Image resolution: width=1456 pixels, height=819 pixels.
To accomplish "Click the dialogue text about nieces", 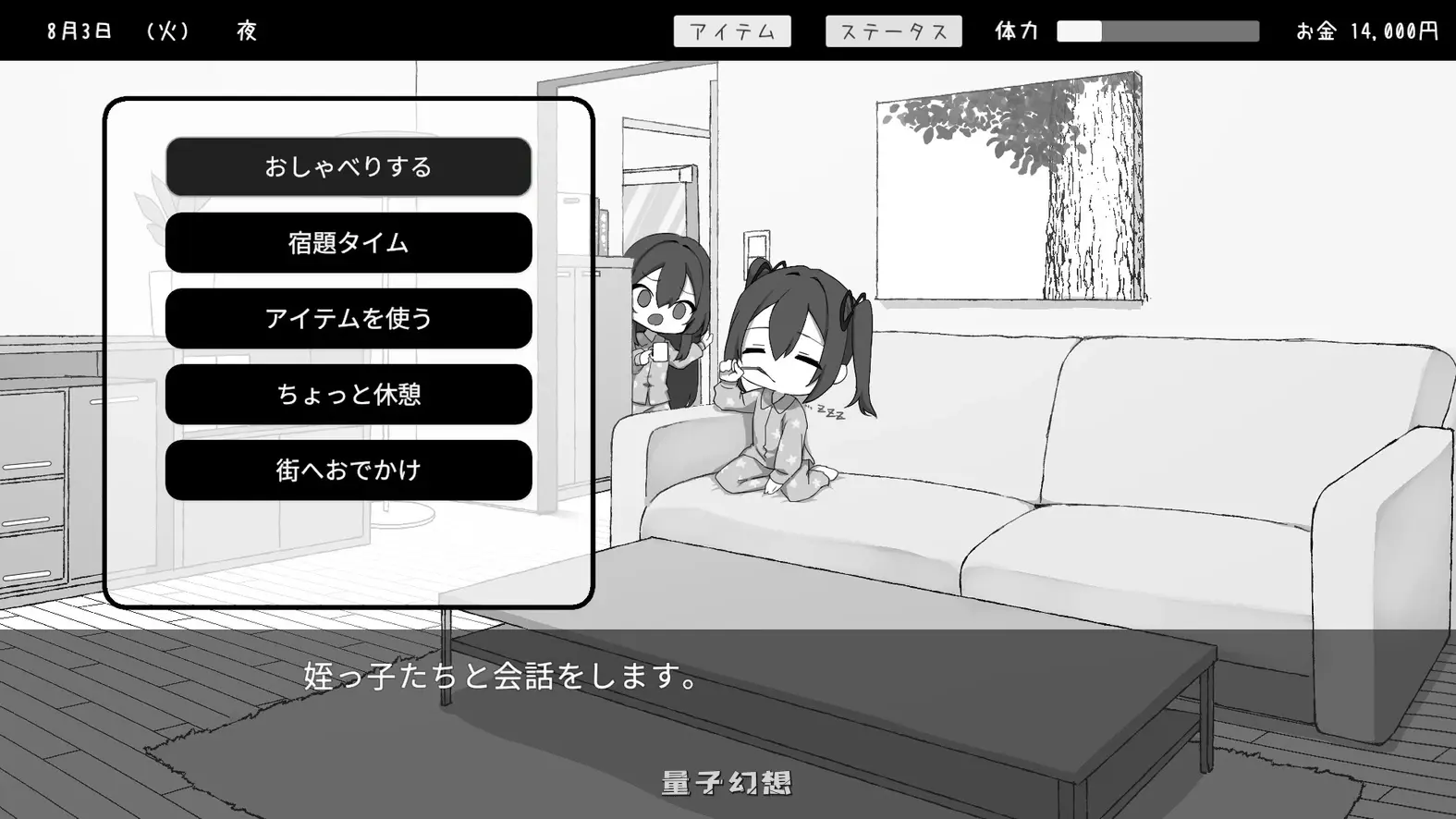I will point(499,678).
